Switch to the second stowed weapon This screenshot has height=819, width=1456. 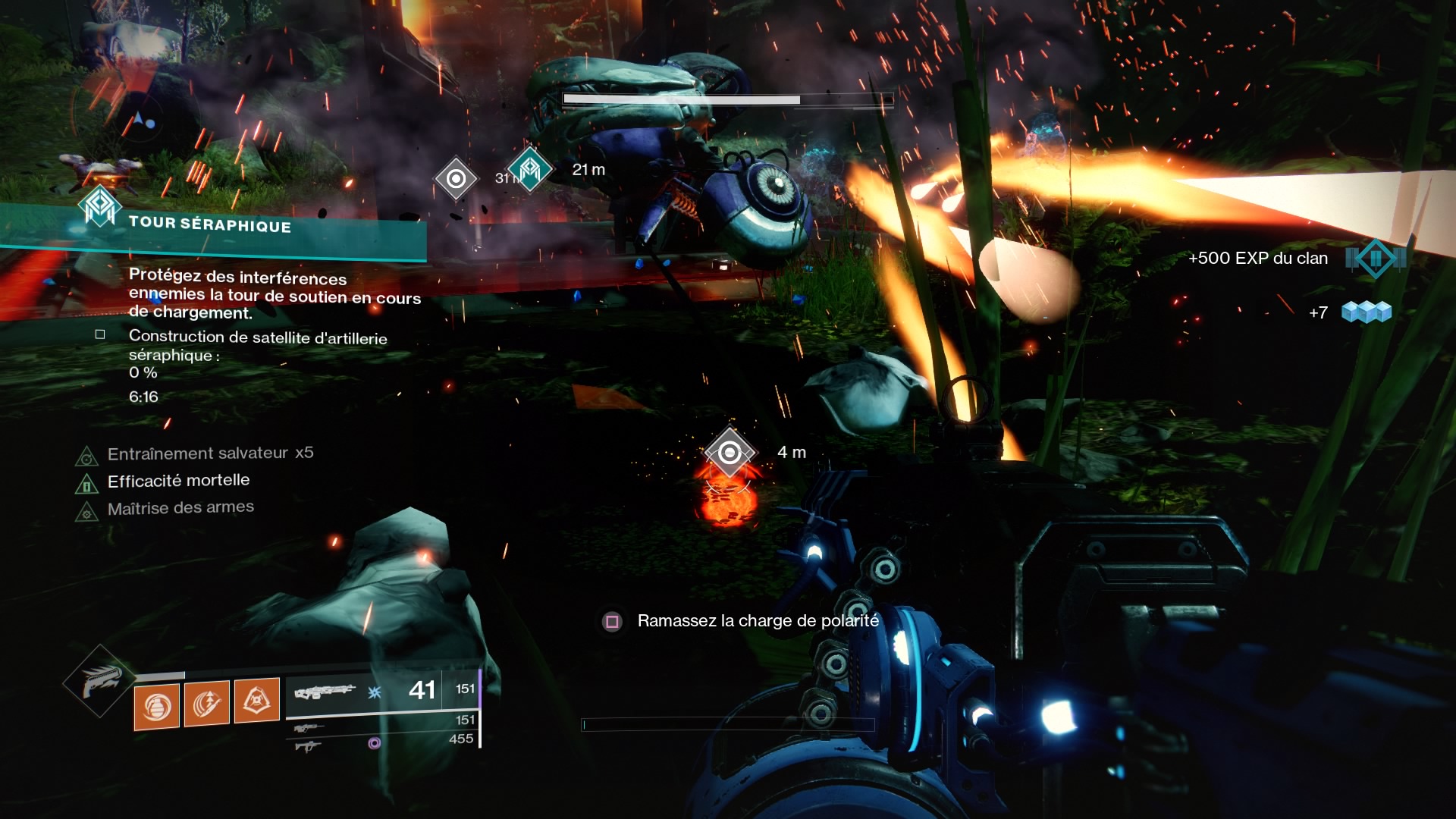[x=309, y=729]
